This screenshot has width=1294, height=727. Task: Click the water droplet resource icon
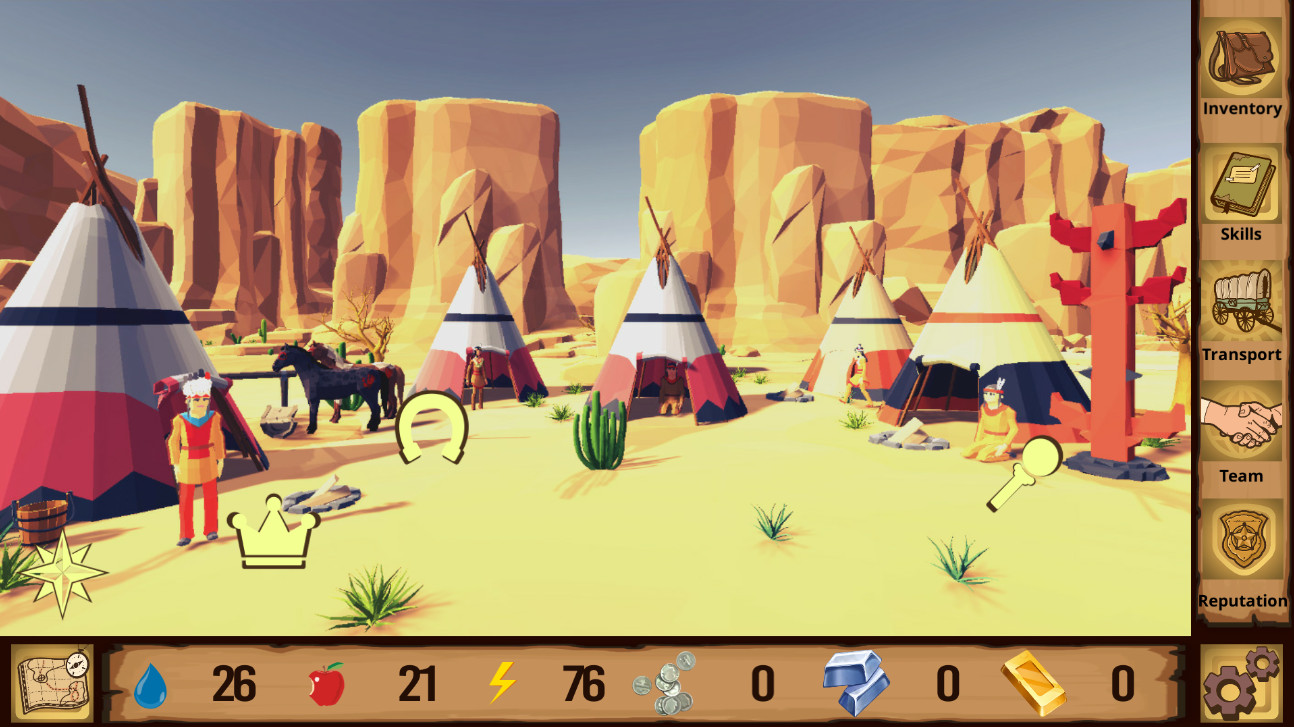(150, 686)
